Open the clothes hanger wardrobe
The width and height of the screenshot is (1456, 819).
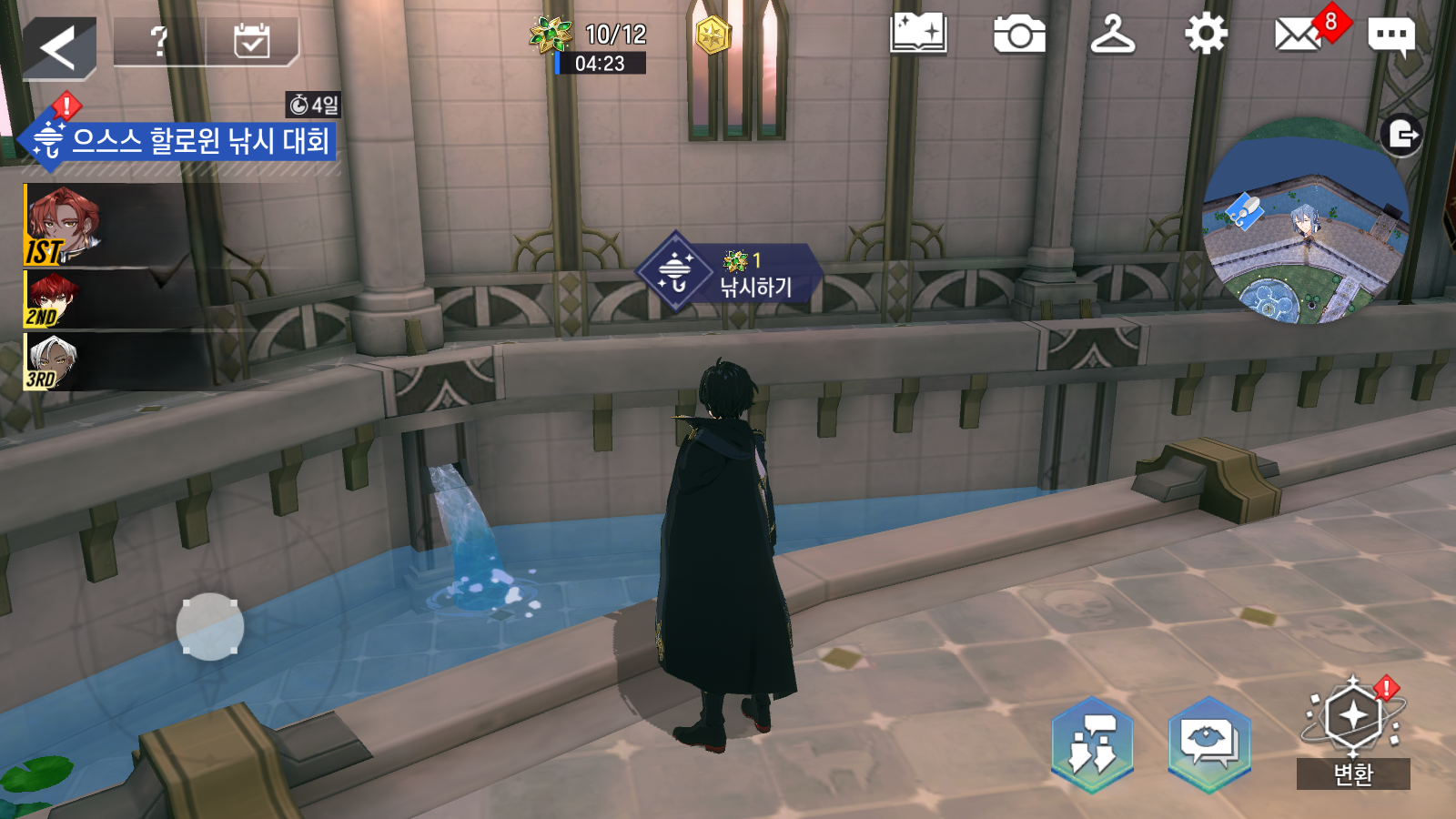(1112, 36)
